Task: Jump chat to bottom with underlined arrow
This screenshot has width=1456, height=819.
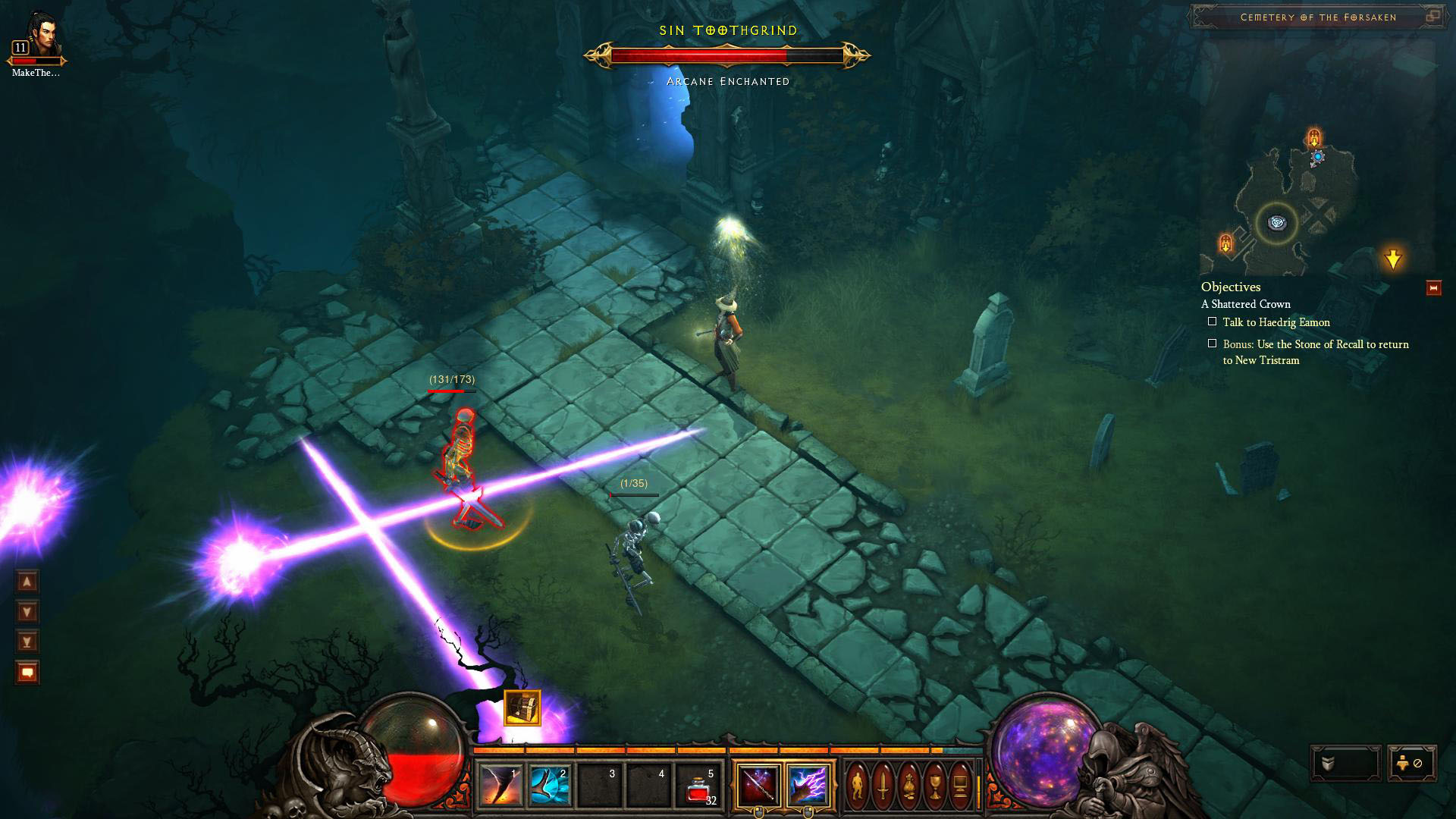Action: [27, 642]
